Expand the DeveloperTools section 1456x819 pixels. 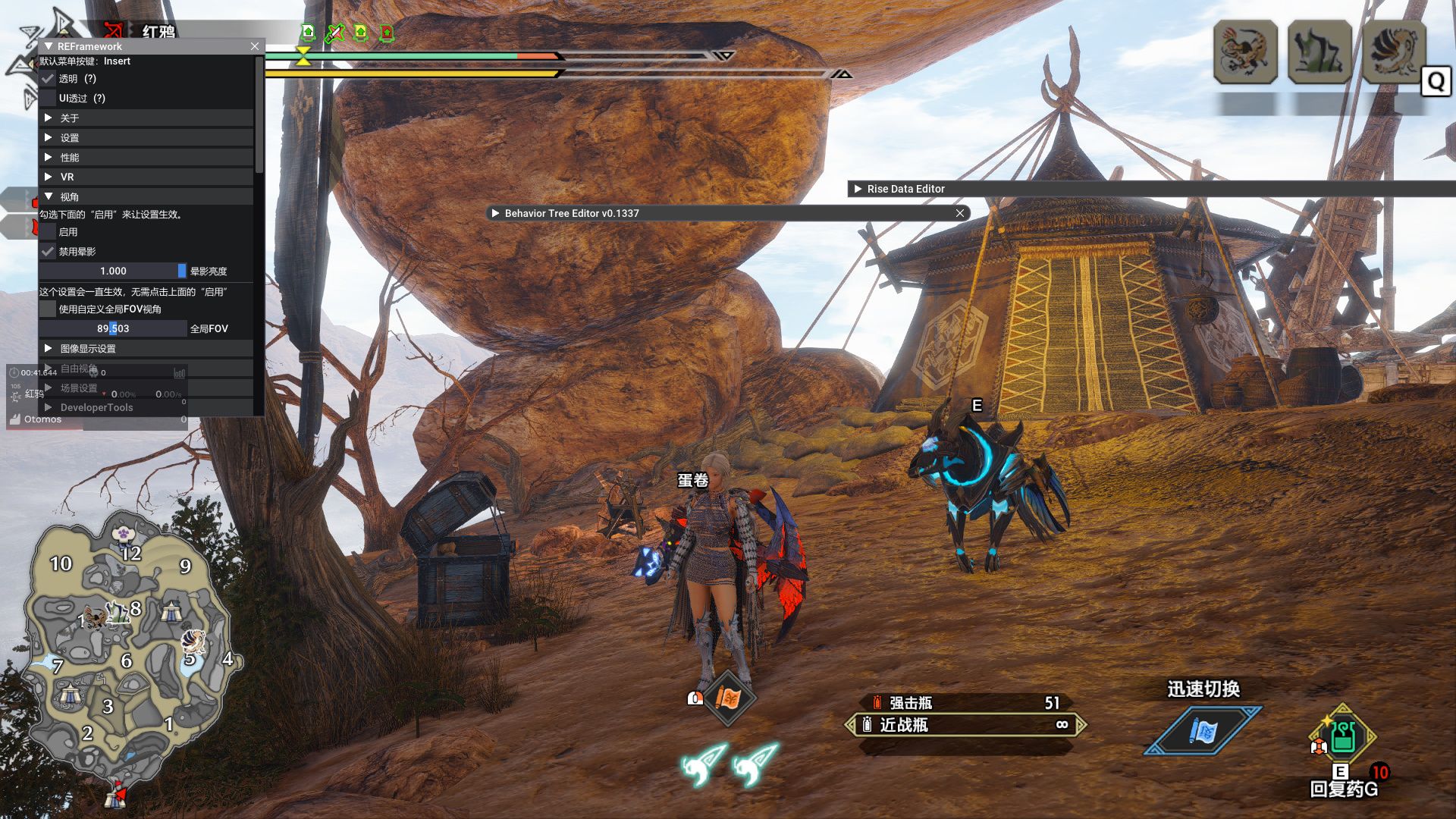pyautogui.click(x=96, y=407)
